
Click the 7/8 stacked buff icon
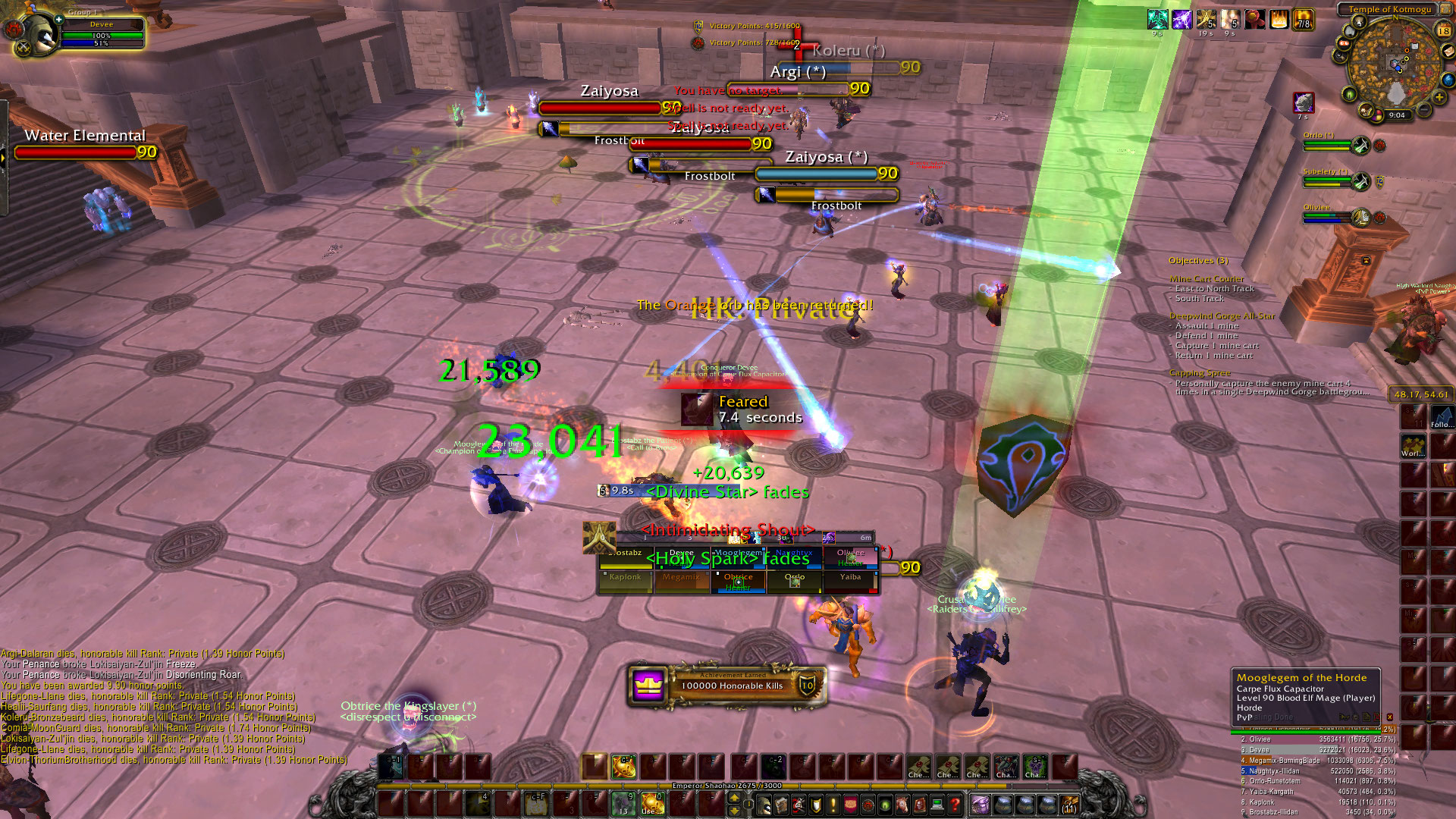[x=1303, y=20]
